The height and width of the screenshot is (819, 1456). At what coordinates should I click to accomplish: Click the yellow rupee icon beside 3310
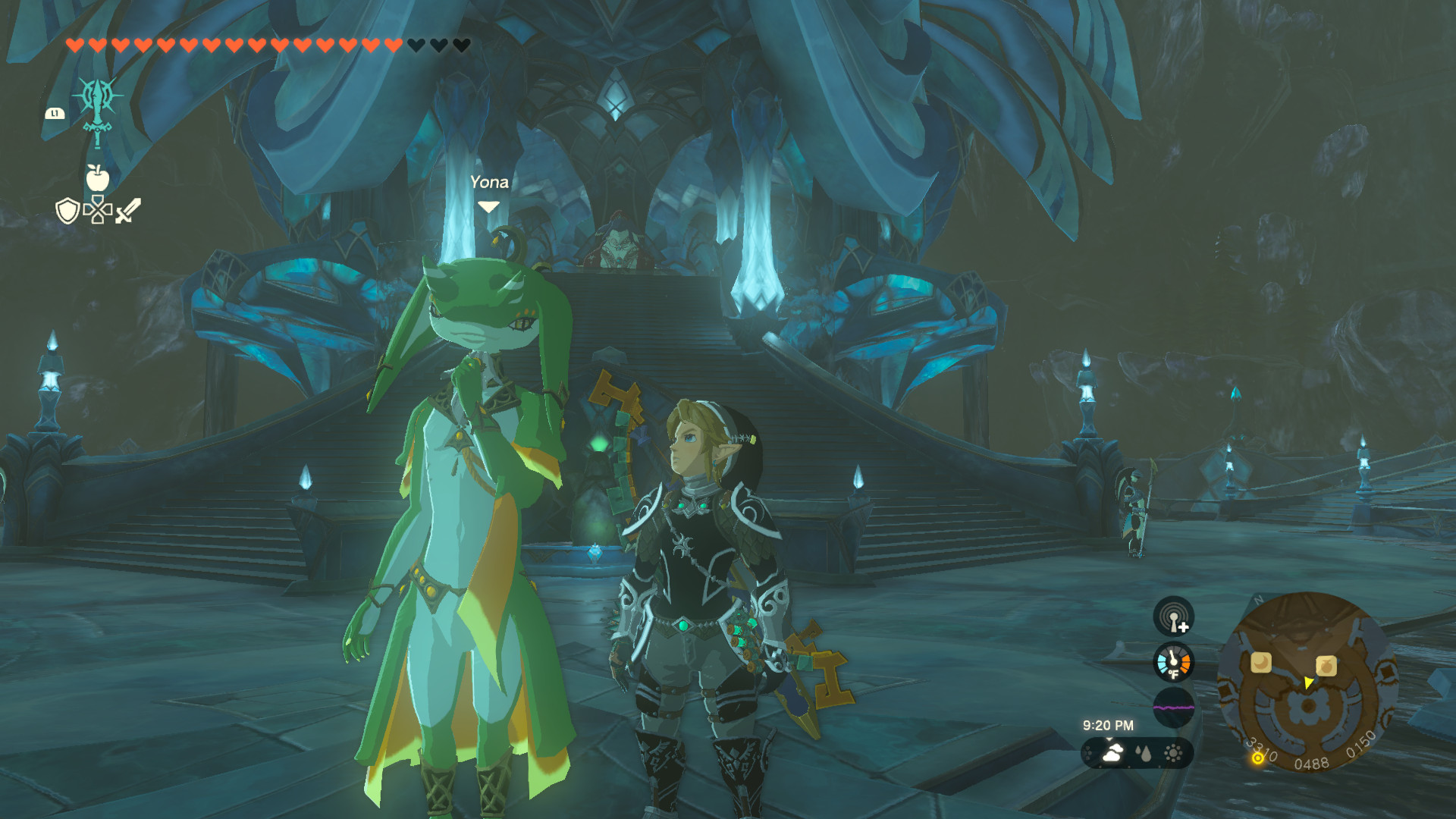point(1257,758)
